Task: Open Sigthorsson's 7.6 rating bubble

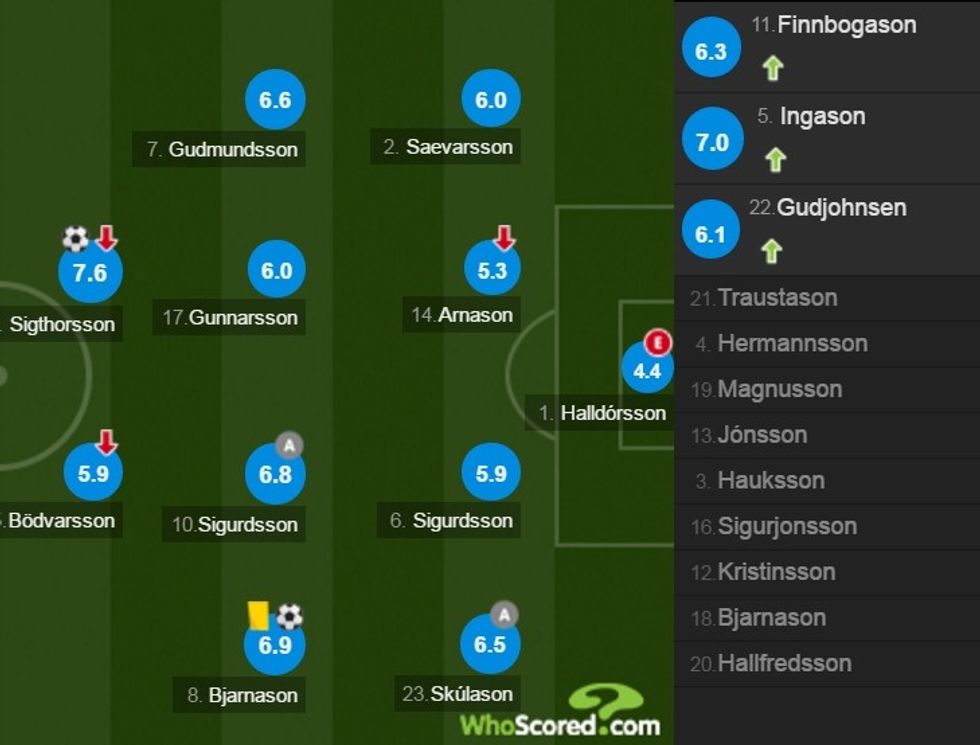Action: [x=90, y=272]
